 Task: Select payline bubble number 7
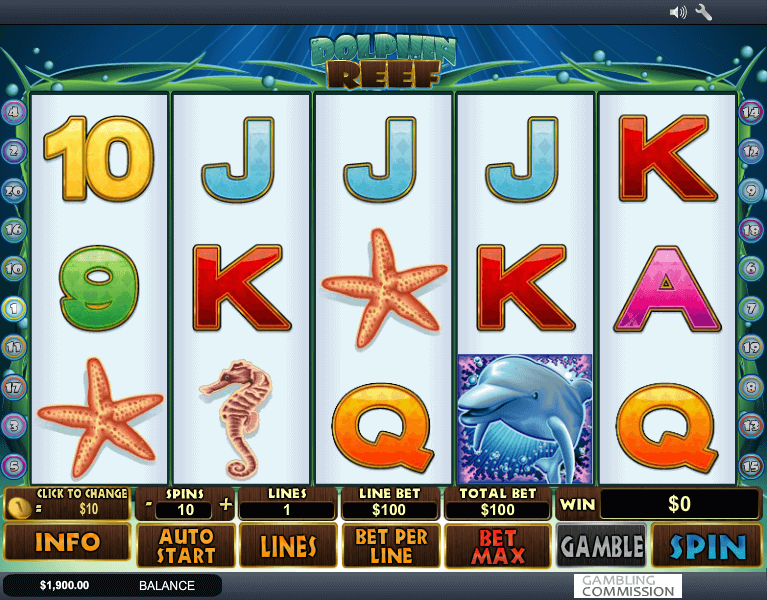coord(751,308)
